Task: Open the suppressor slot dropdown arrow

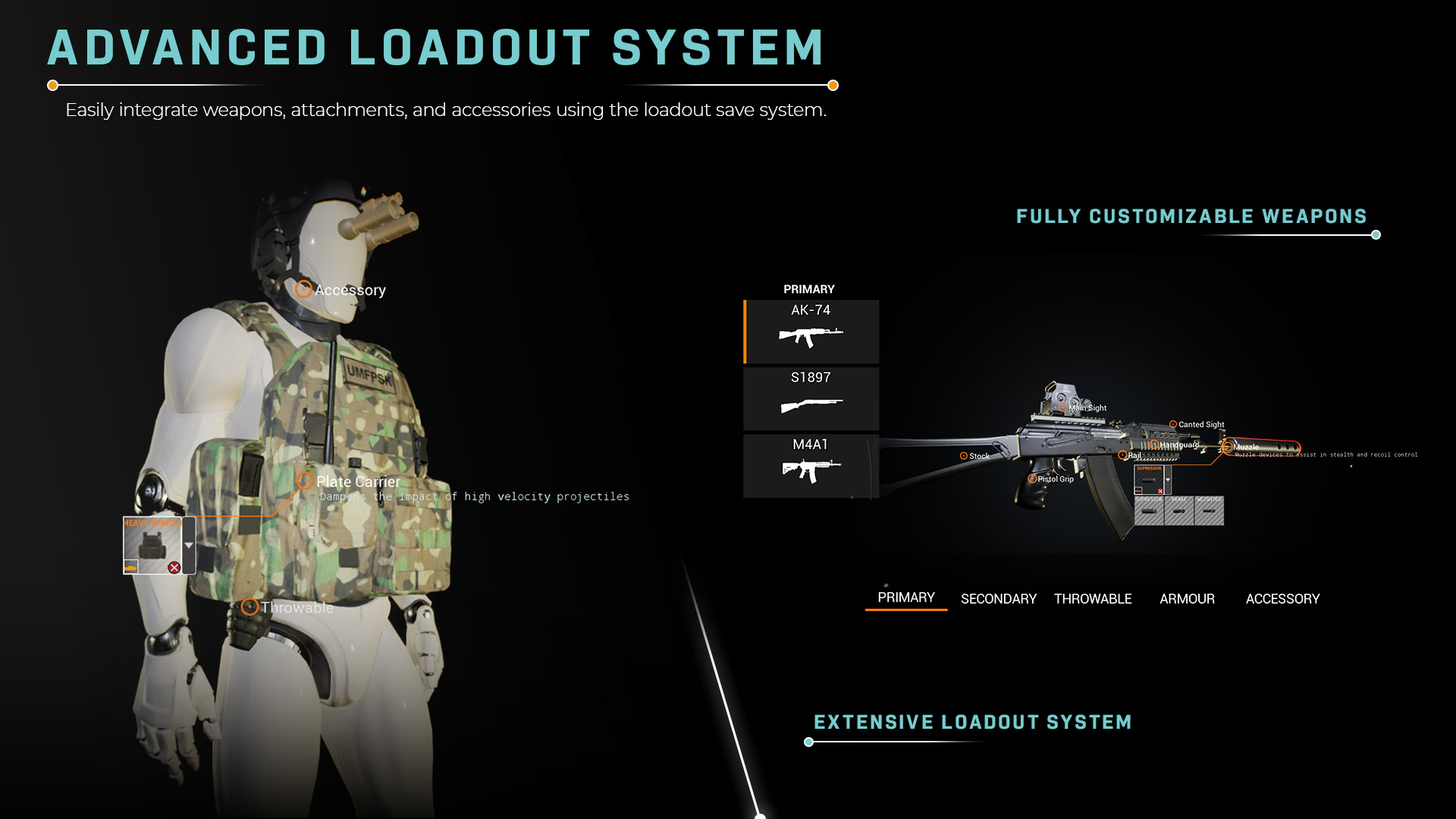Action: pyautogui.click(x=1168, y=480)
